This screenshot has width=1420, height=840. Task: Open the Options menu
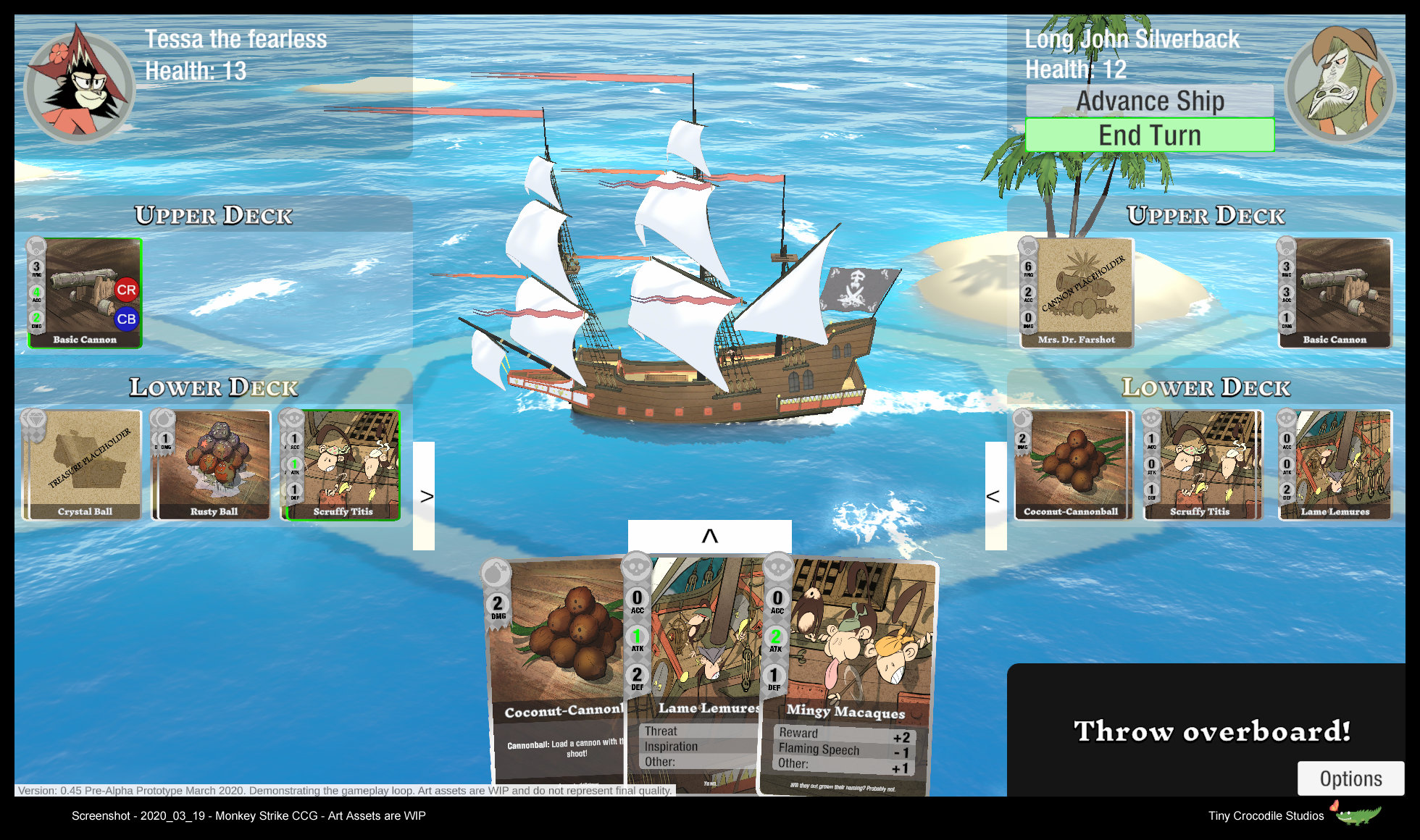click(x=1350, y=778)
